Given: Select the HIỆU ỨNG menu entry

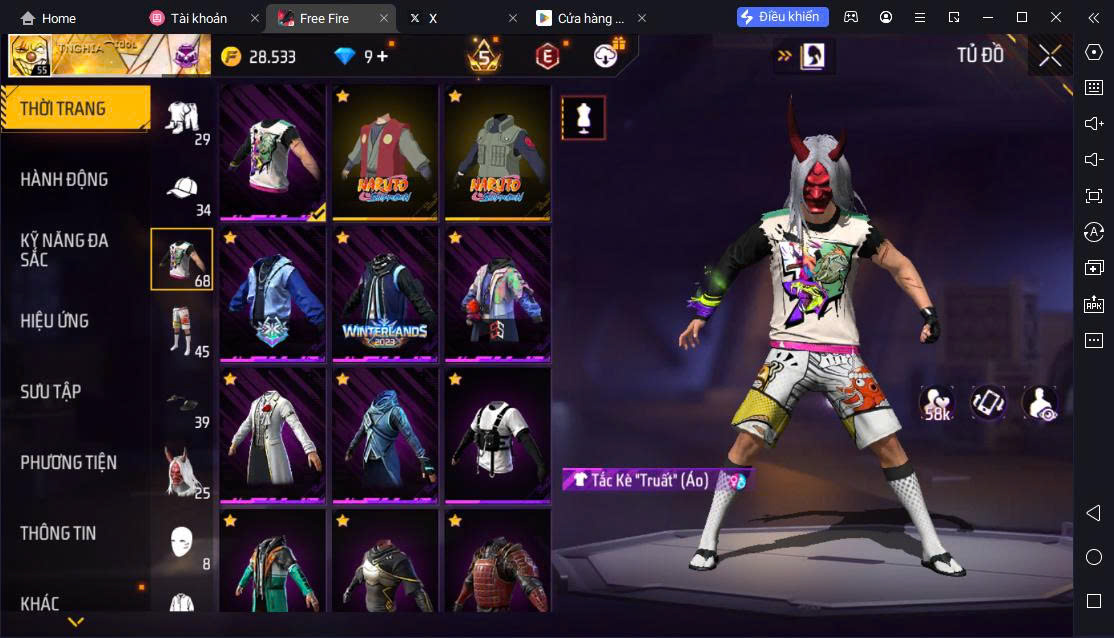Looking at the screenshot, I should [x=55, y=321].
